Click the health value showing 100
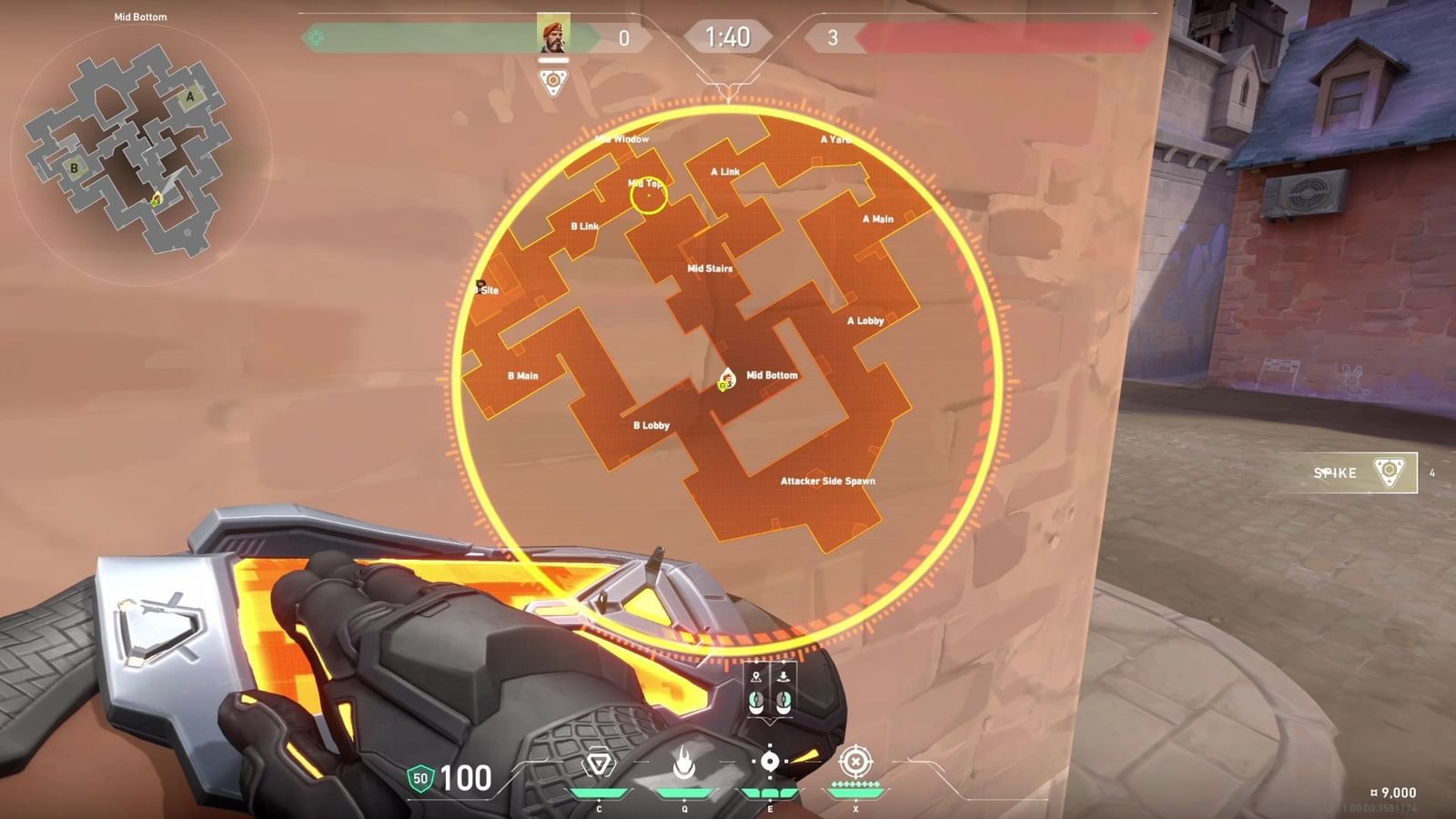Viewport: 1456px width, 819px height. 465,779
